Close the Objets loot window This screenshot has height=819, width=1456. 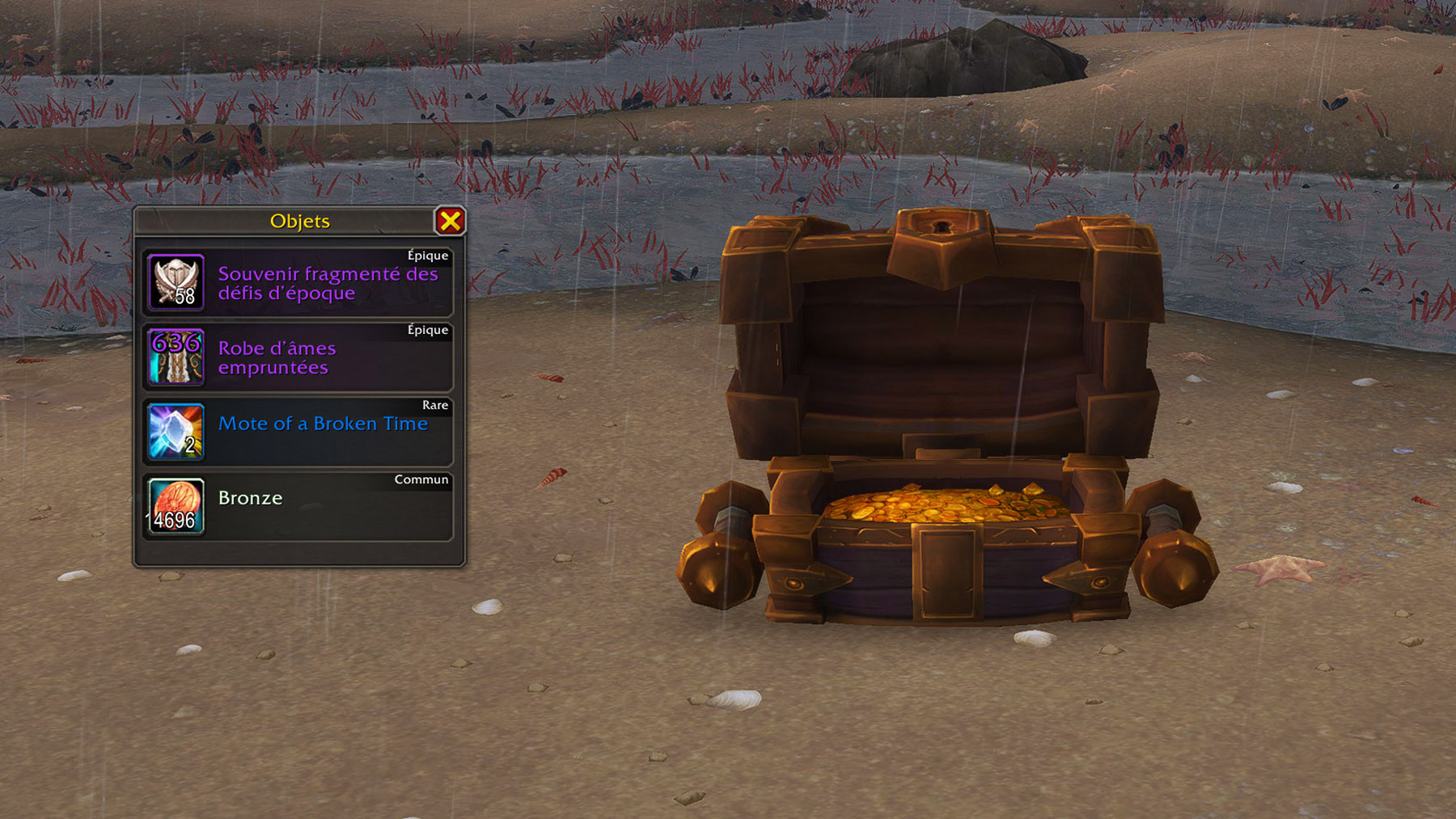(450, 221)
